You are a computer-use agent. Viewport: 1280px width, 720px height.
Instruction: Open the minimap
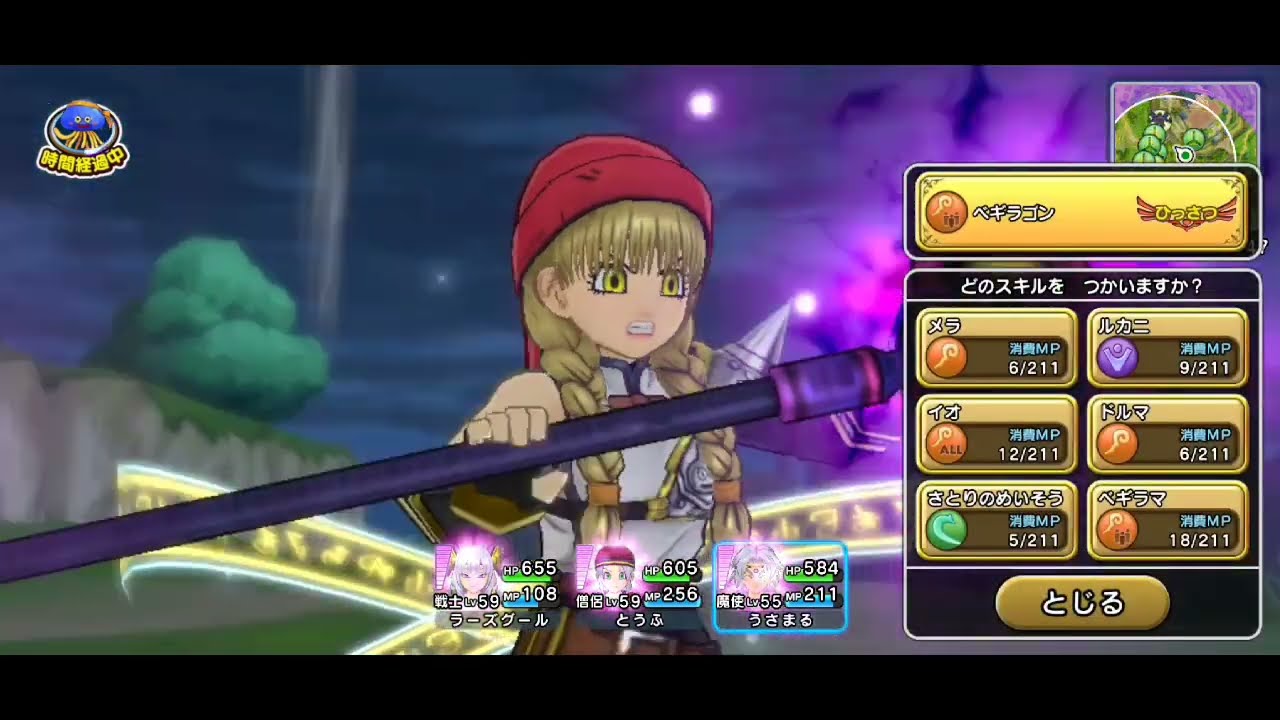pos(1184,124)
